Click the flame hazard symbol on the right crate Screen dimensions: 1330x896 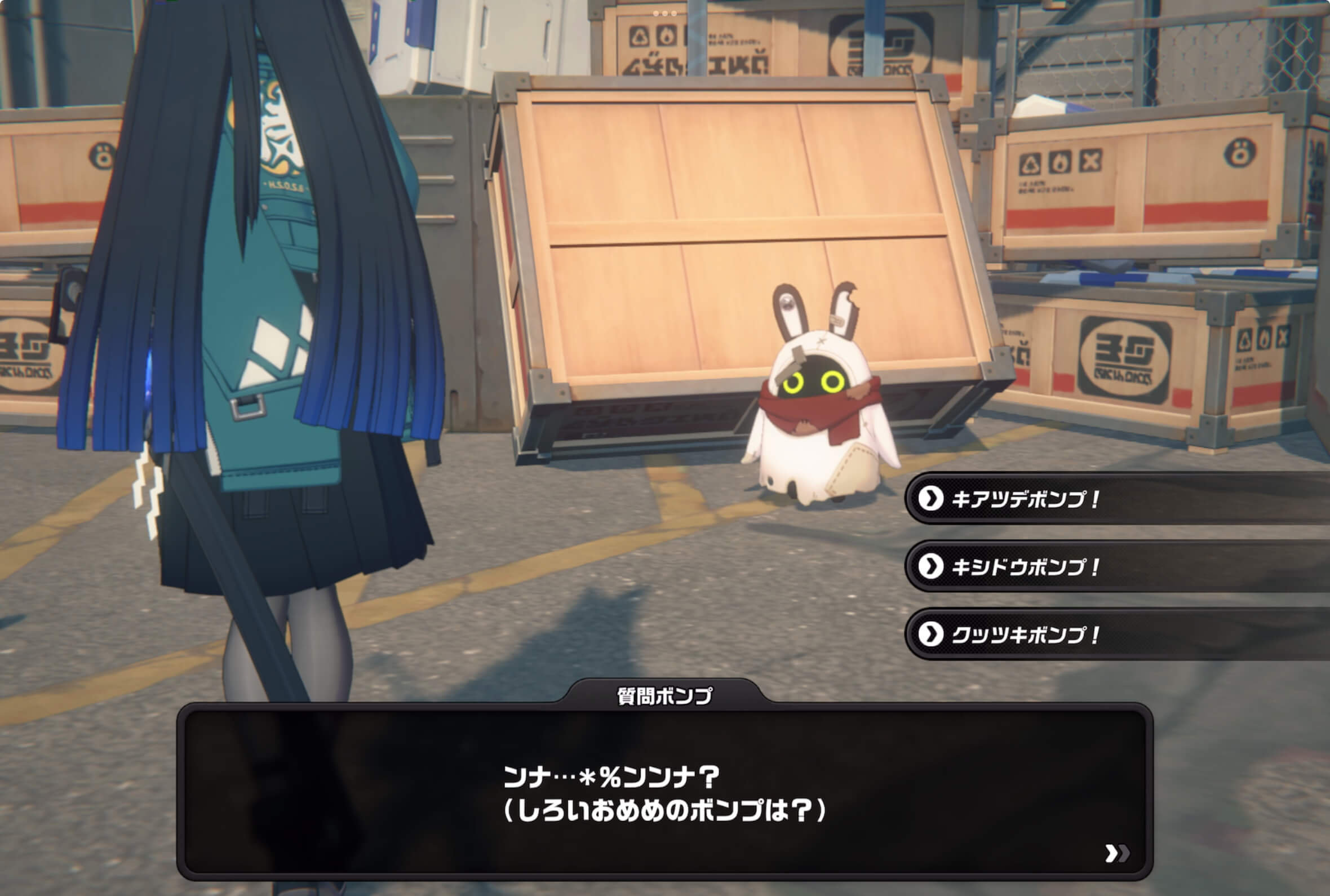click(x=1059, y=161)
